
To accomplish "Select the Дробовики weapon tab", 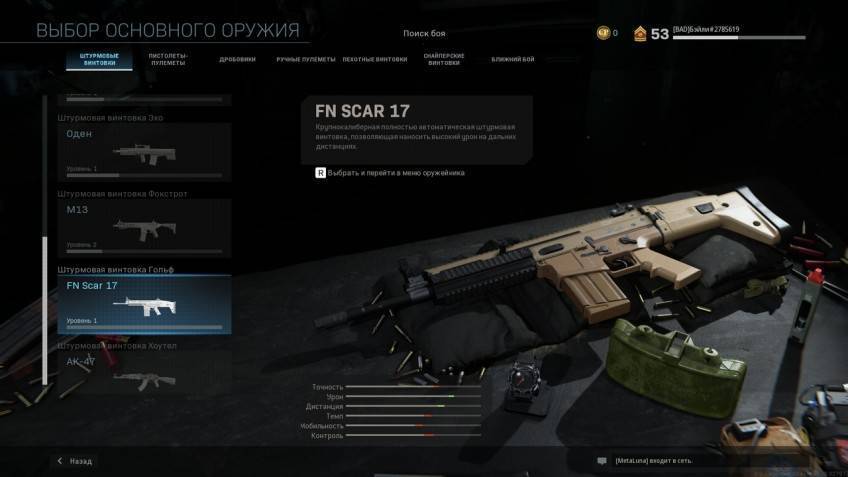I will click(x=238, y=59).
